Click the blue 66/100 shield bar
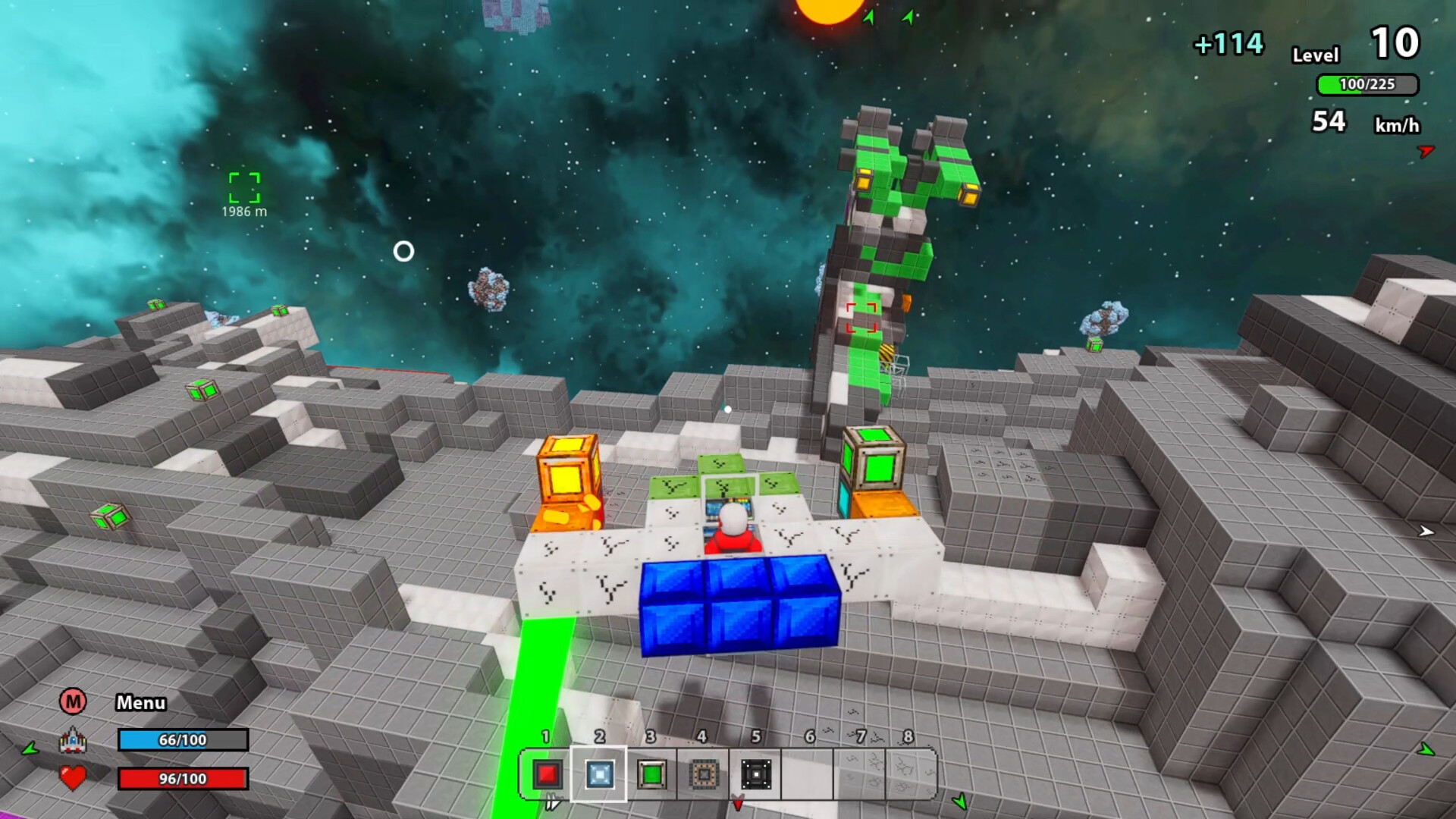 [x=182, y=739]
